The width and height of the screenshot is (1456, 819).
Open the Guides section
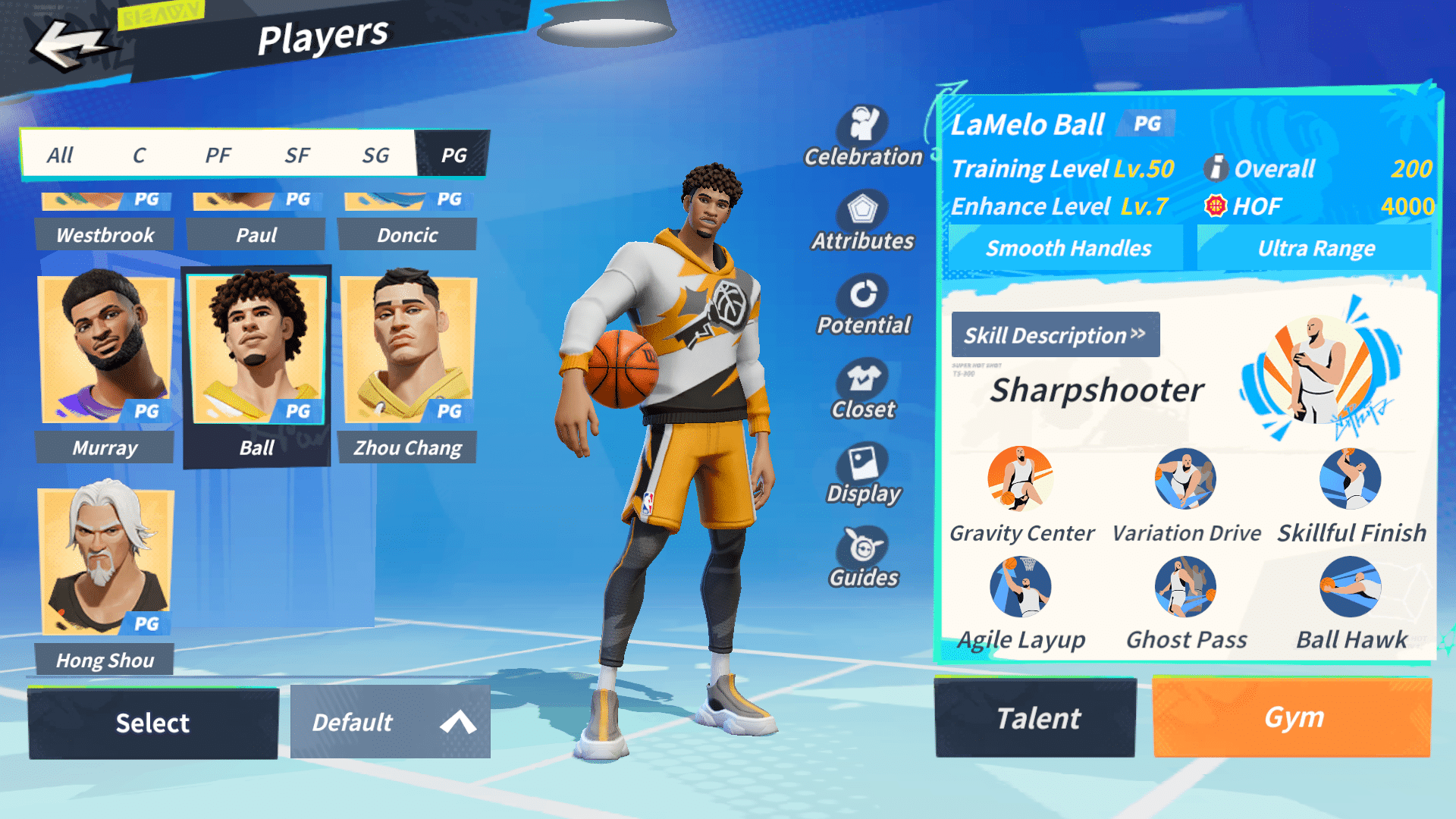863,558
